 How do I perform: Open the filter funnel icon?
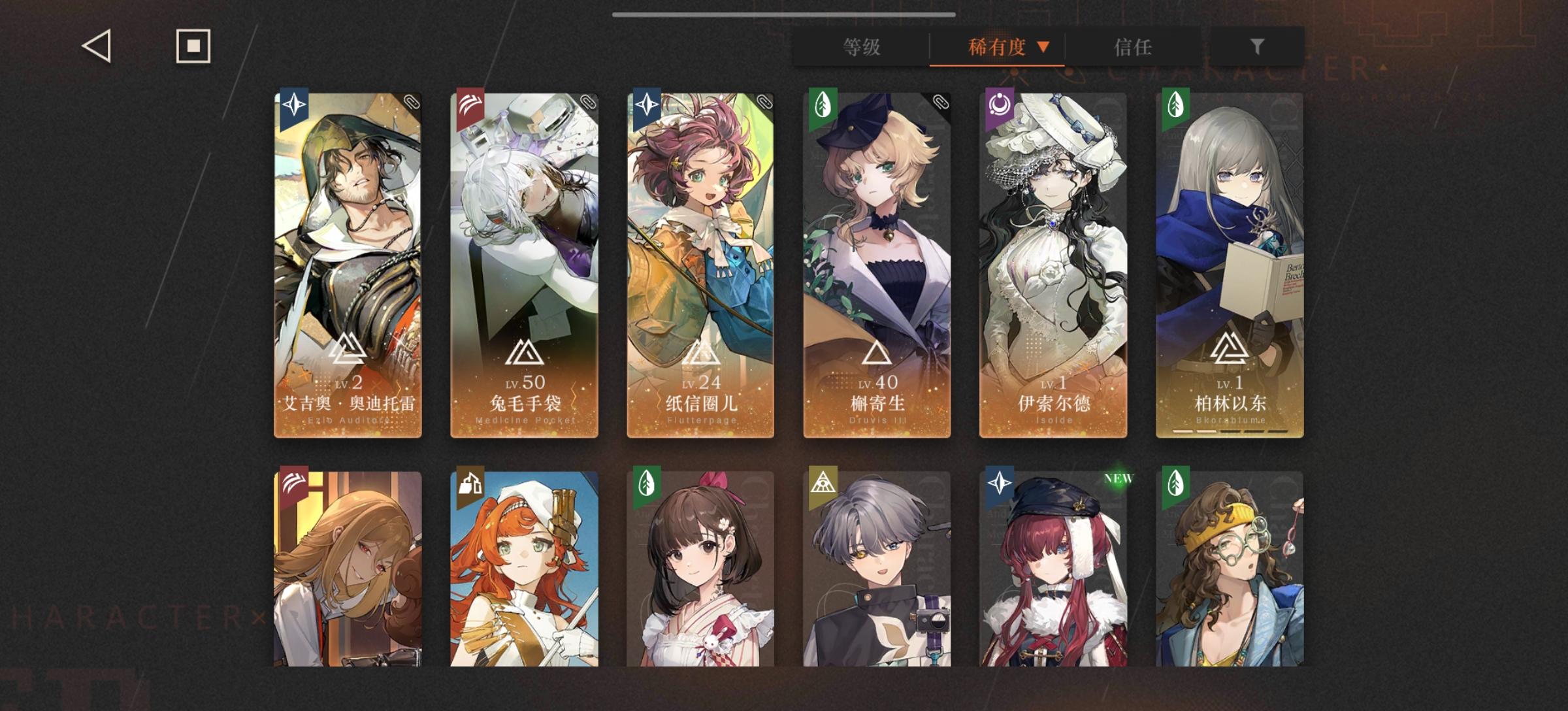(x=1258, y=47)
